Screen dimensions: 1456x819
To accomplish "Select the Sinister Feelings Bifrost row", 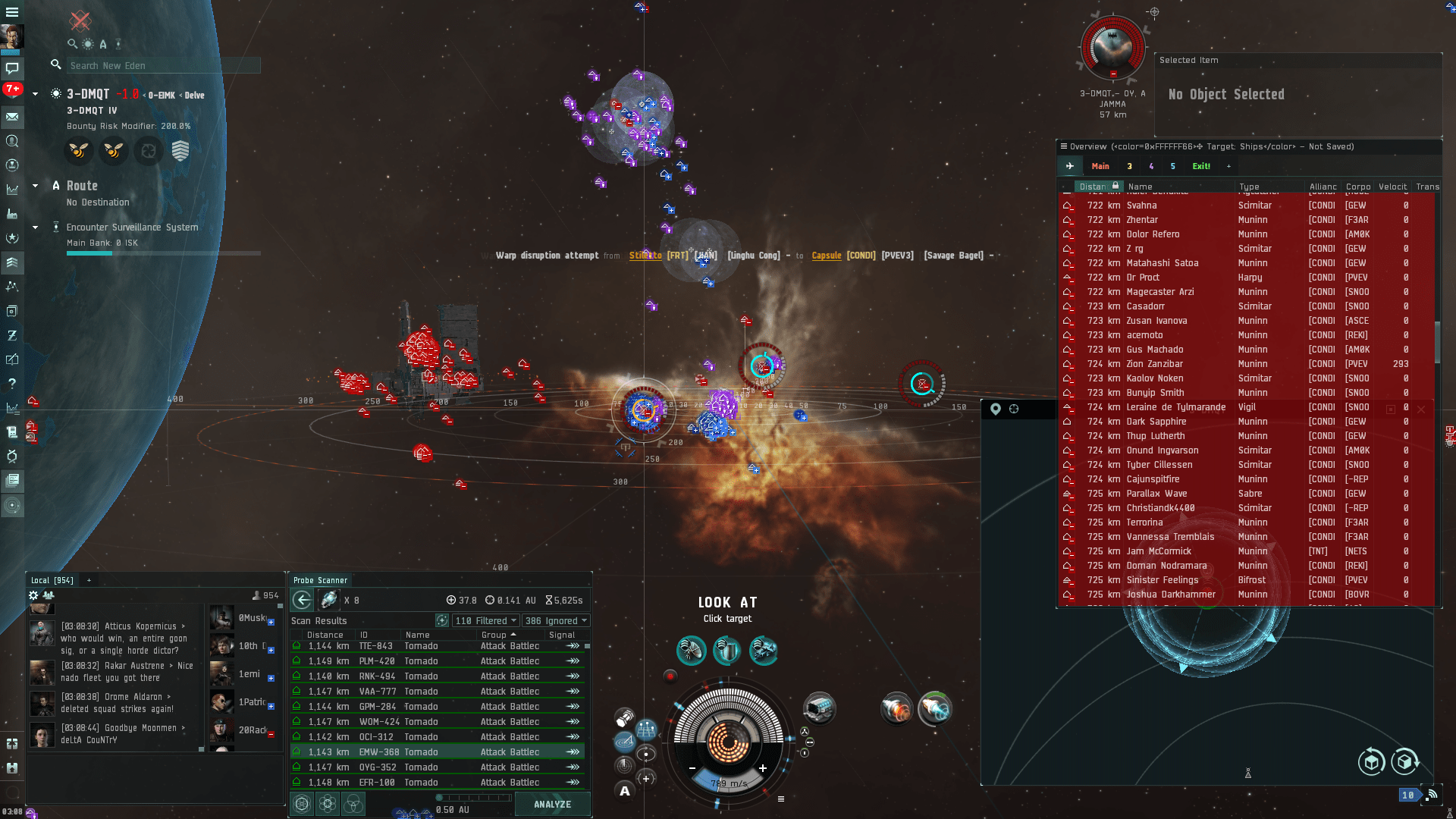I will (x=1175, y=581).
